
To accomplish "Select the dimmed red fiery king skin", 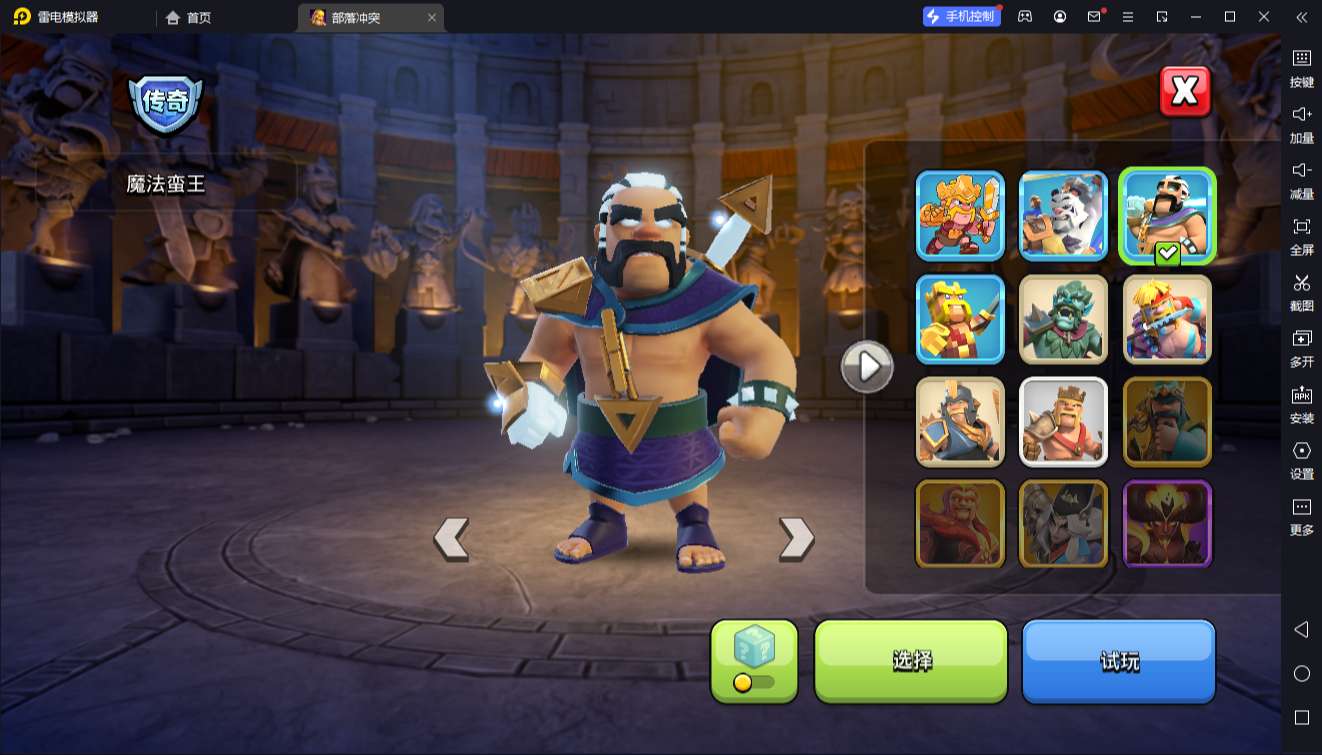I will (960, 524).
